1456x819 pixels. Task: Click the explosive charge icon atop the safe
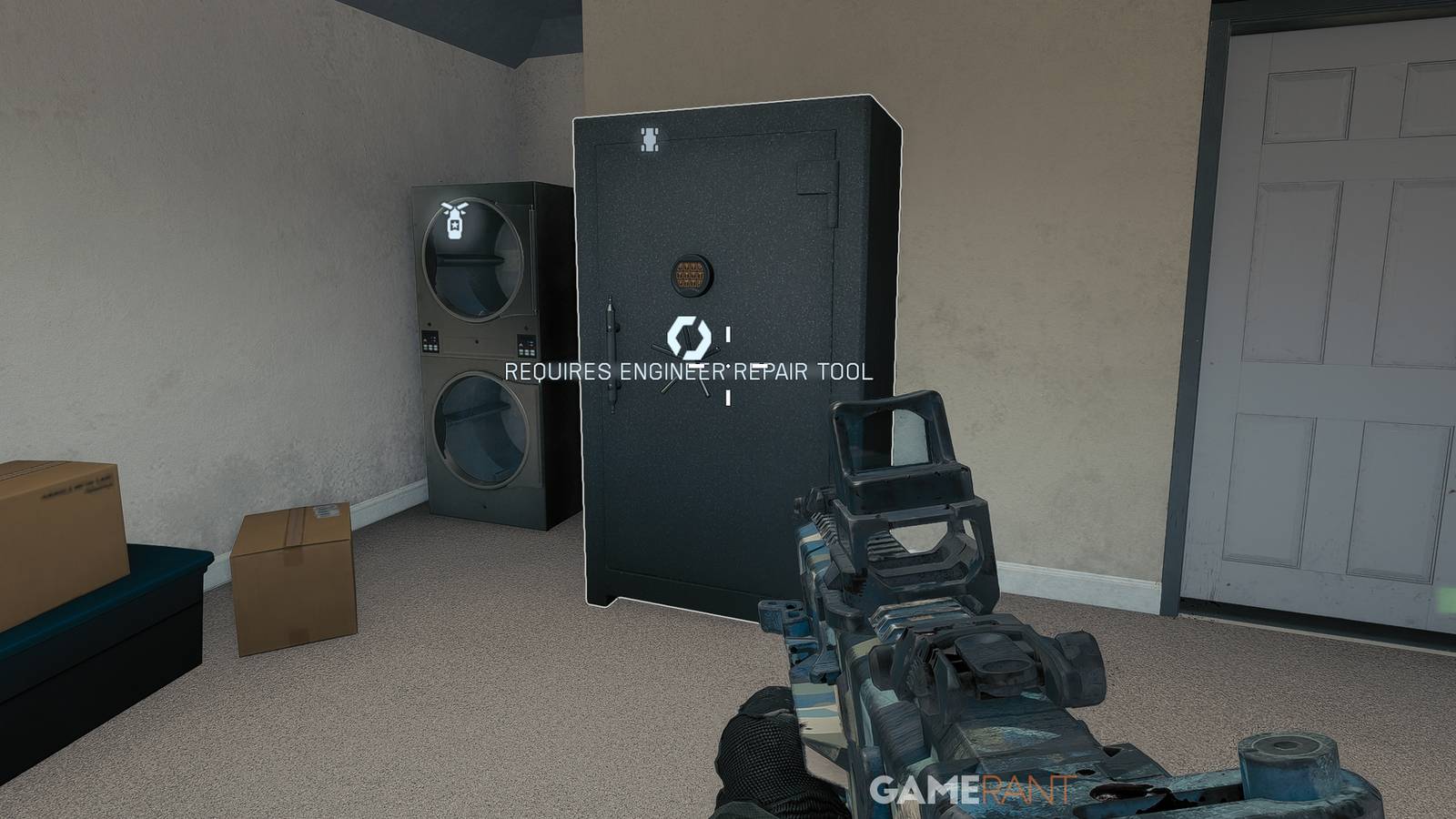pyautogui.click(x=649, y=138)
